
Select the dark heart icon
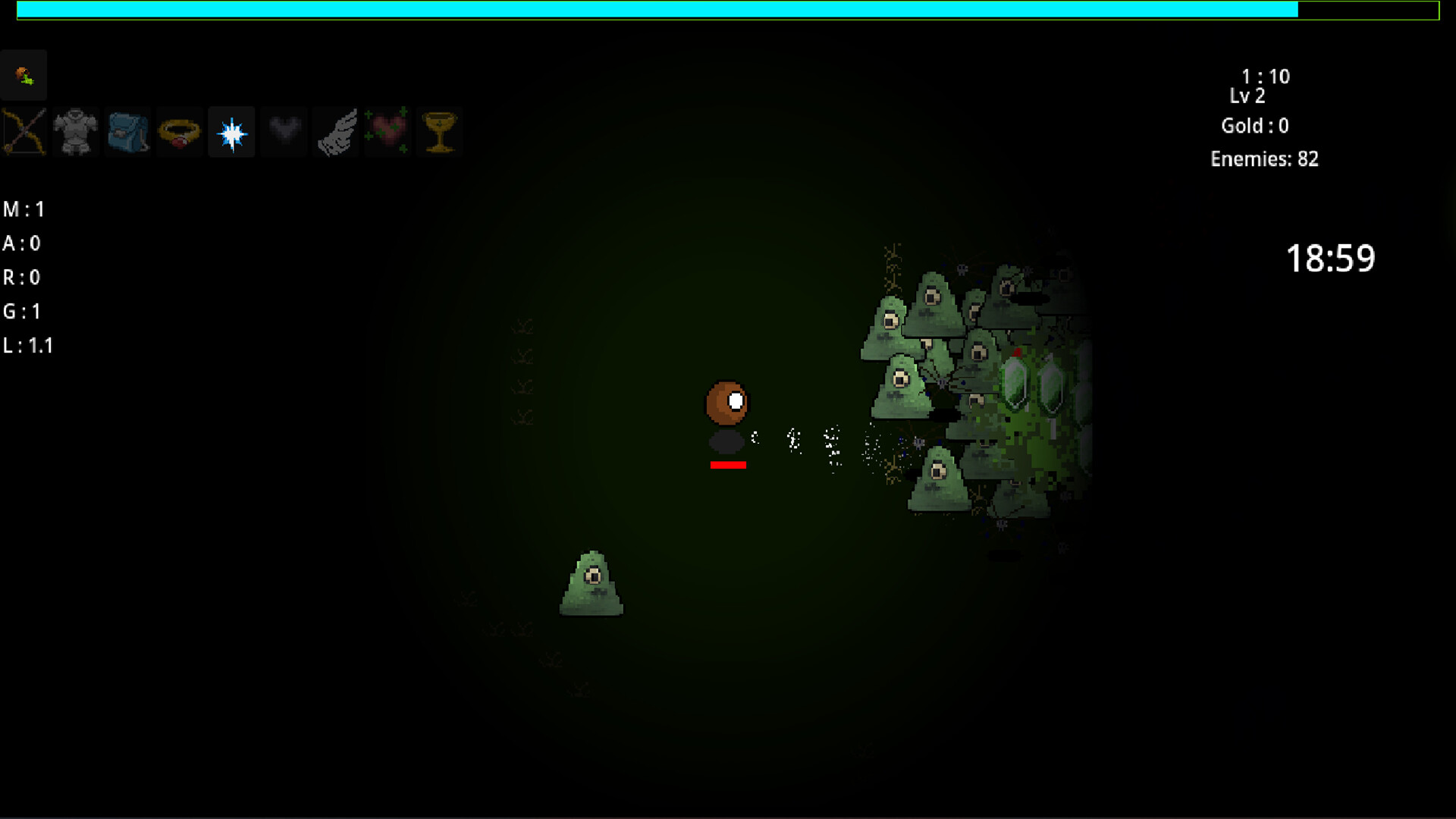click(x=283, y=131)
